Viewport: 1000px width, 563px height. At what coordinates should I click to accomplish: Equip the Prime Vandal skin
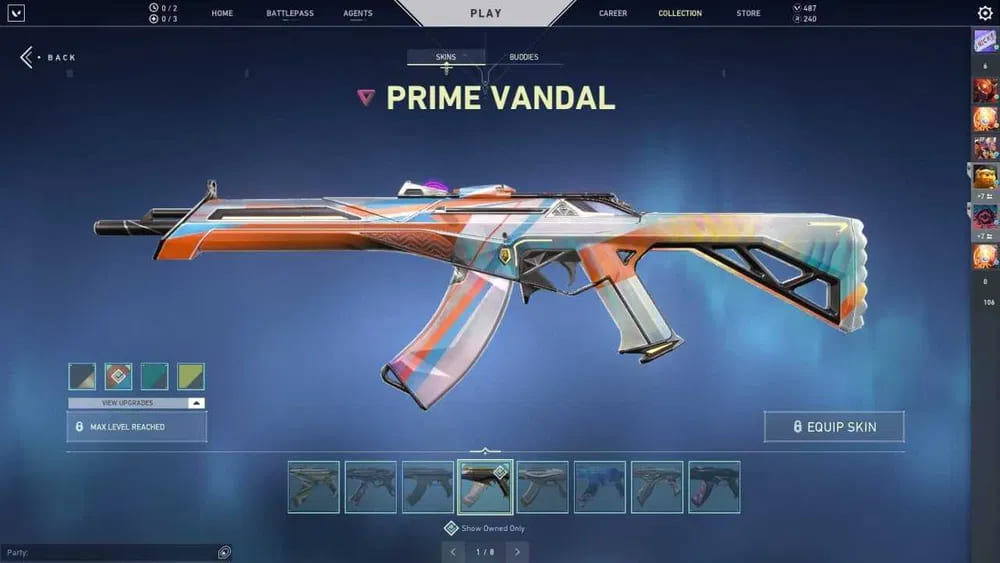(x=834, y=427)
